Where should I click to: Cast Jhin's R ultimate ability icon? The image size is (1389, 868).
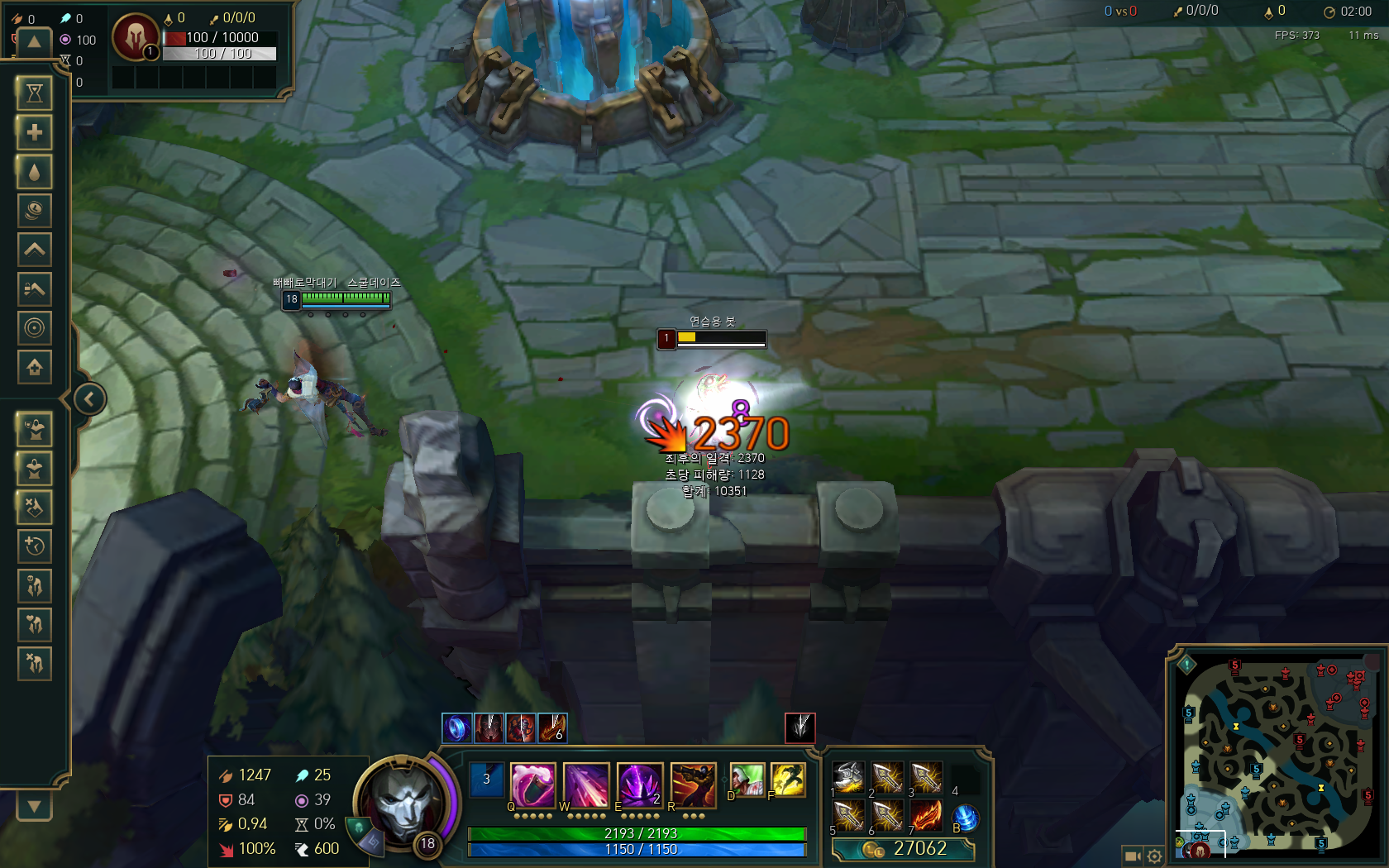click(x=693, y=785)
